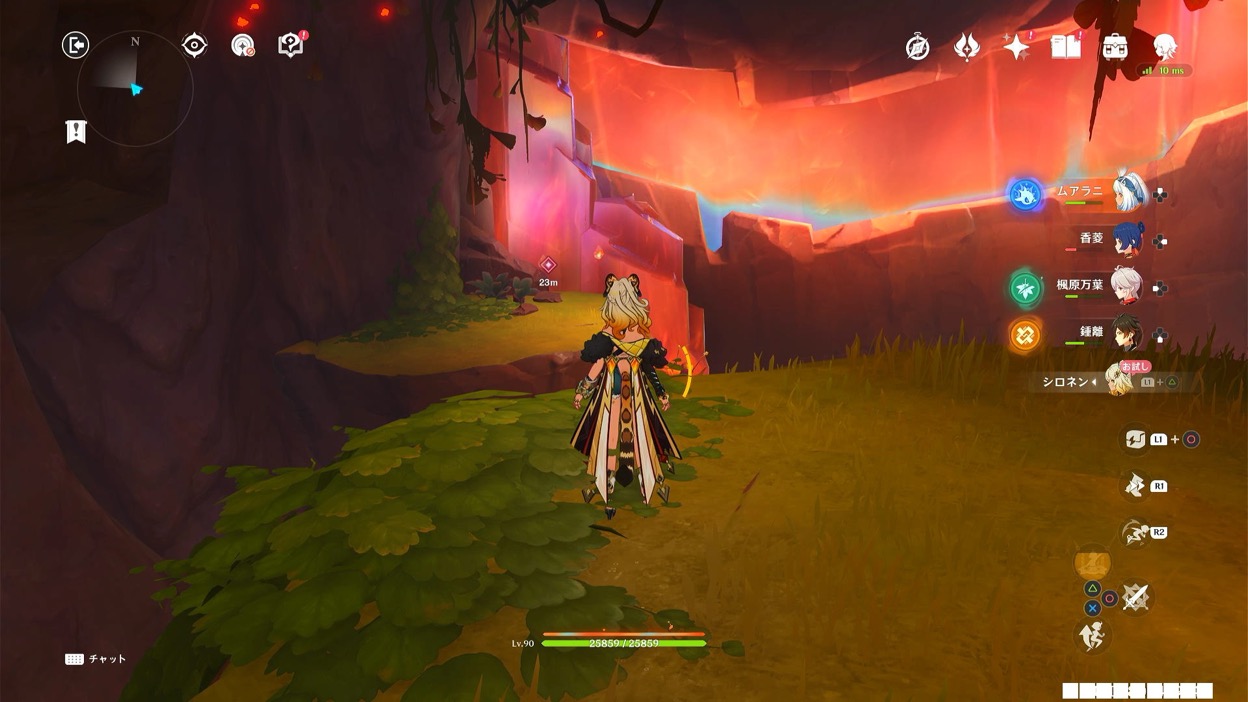Viewport: 1248px width, 702px height.
Task: Activate the elemental skill icon
Action: [1134, 486]
